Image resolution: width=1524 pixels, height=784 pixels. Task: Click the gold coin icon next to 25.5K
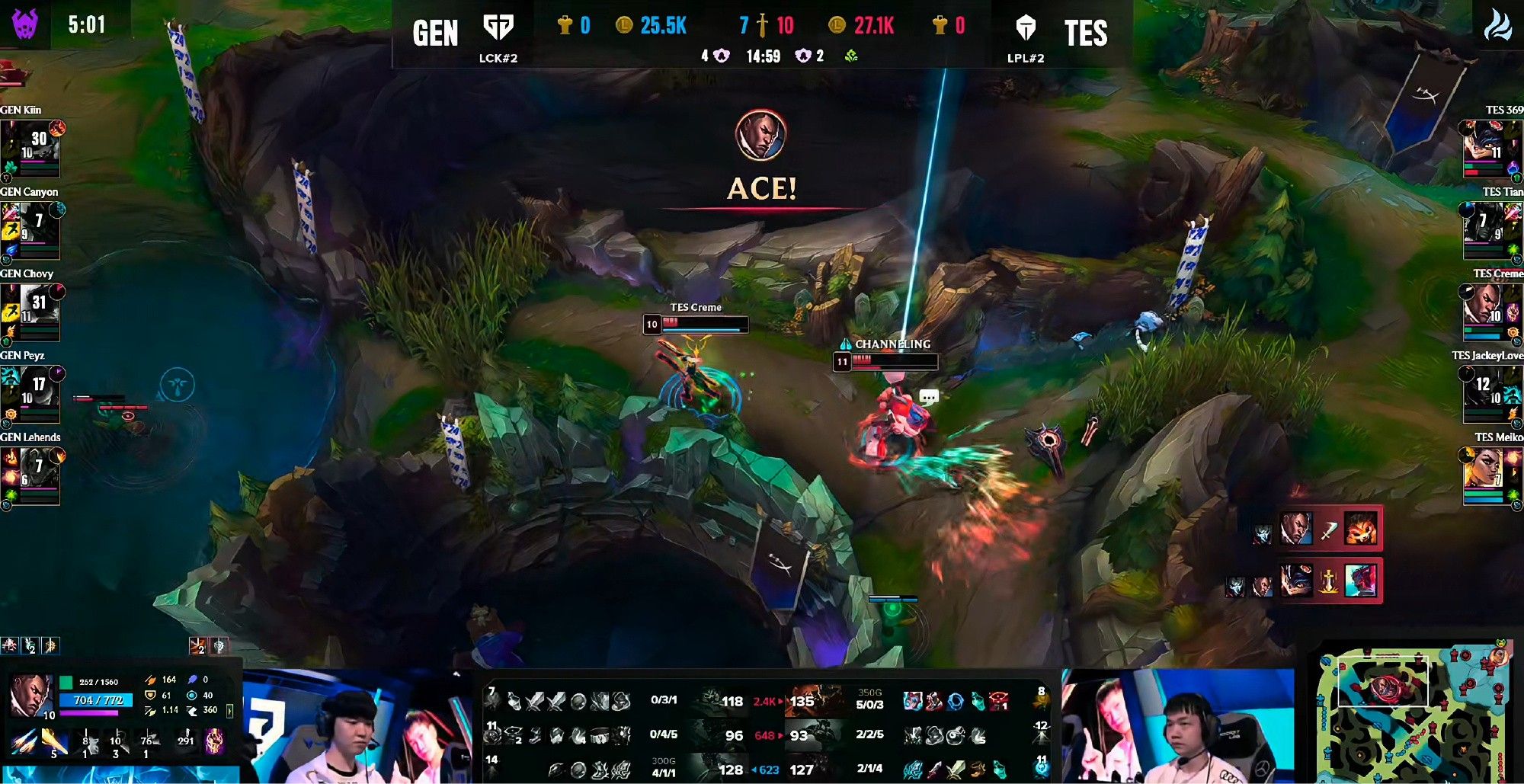[623, 26]
